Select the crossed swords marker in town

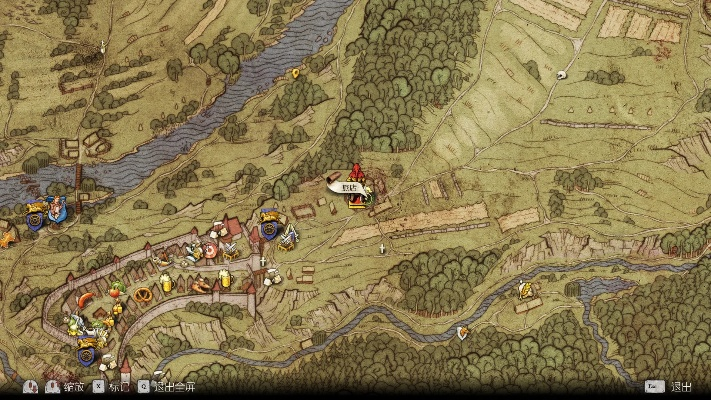[x=233, y=252]
